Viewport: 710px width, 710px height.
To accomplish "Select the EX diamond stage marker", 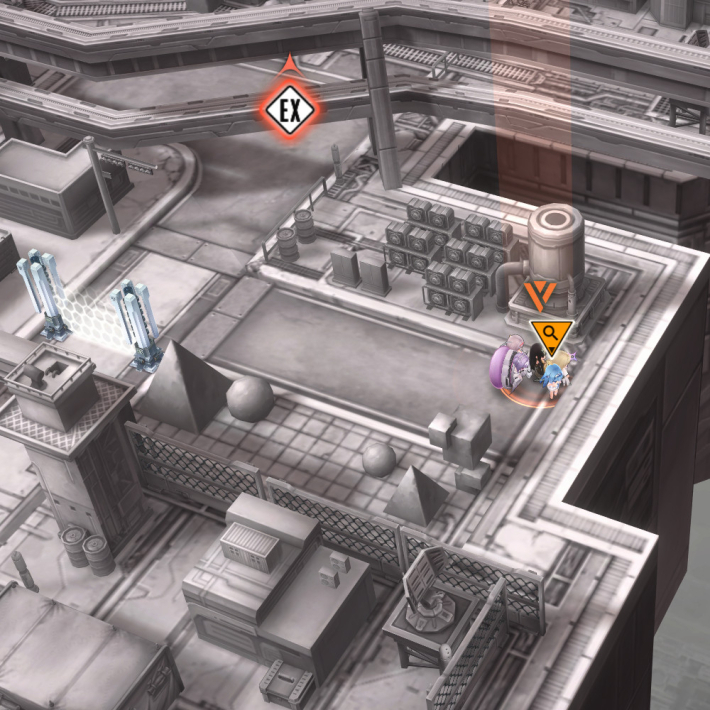I will coord(289,108).
